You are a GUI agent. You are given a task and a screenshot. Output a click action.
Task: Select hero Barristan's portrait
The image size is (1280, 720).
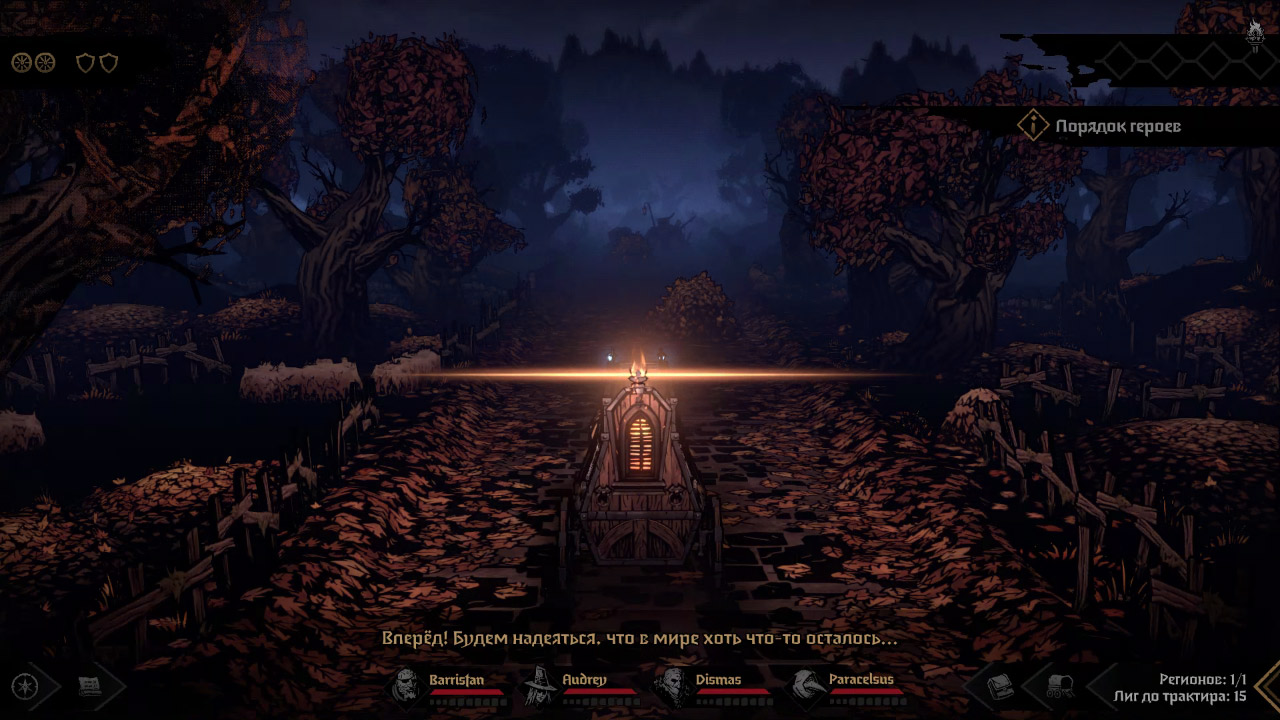click(x=407, y=687)
